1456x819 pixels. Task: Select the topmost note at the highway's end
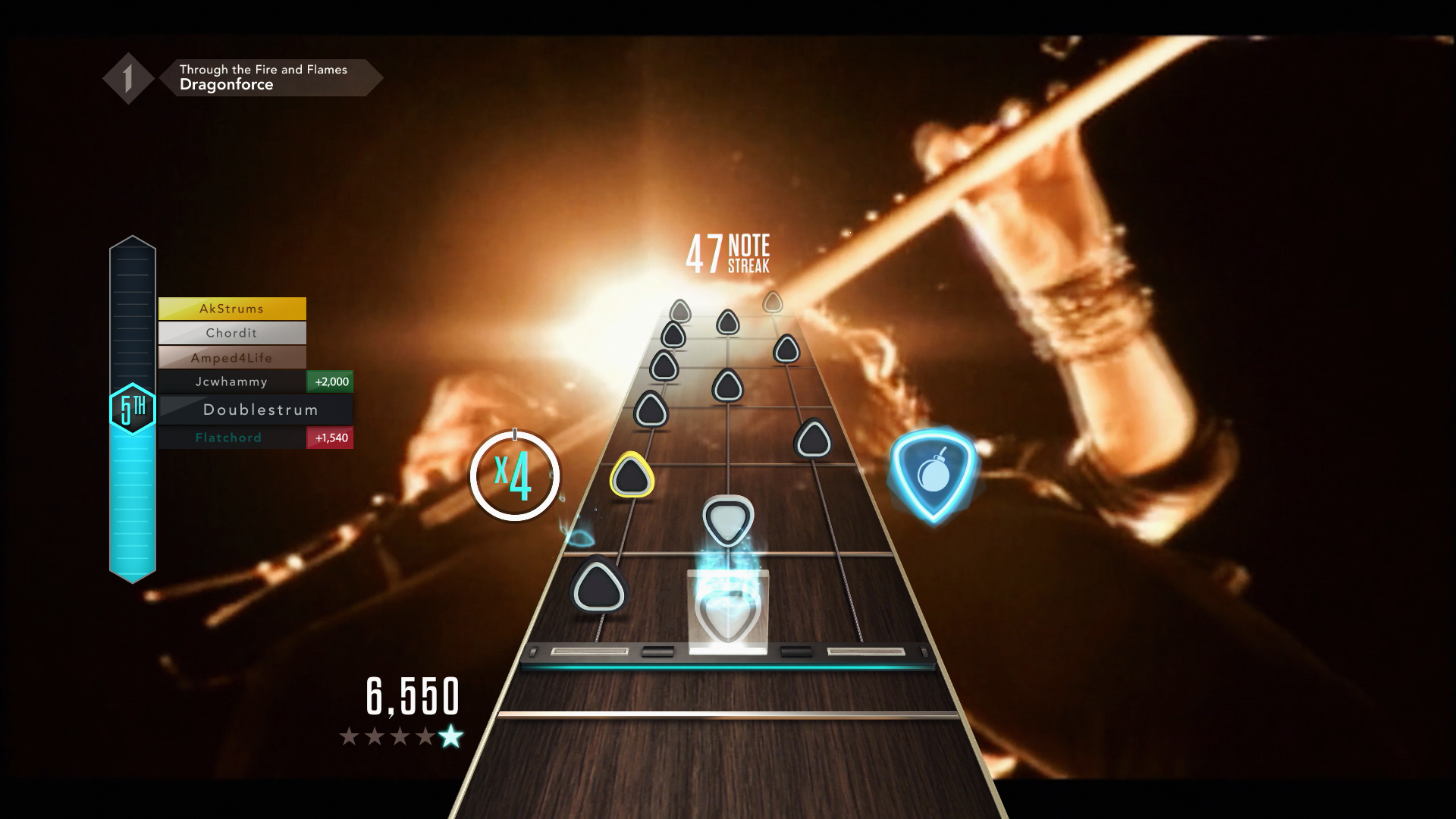point(771,302)
